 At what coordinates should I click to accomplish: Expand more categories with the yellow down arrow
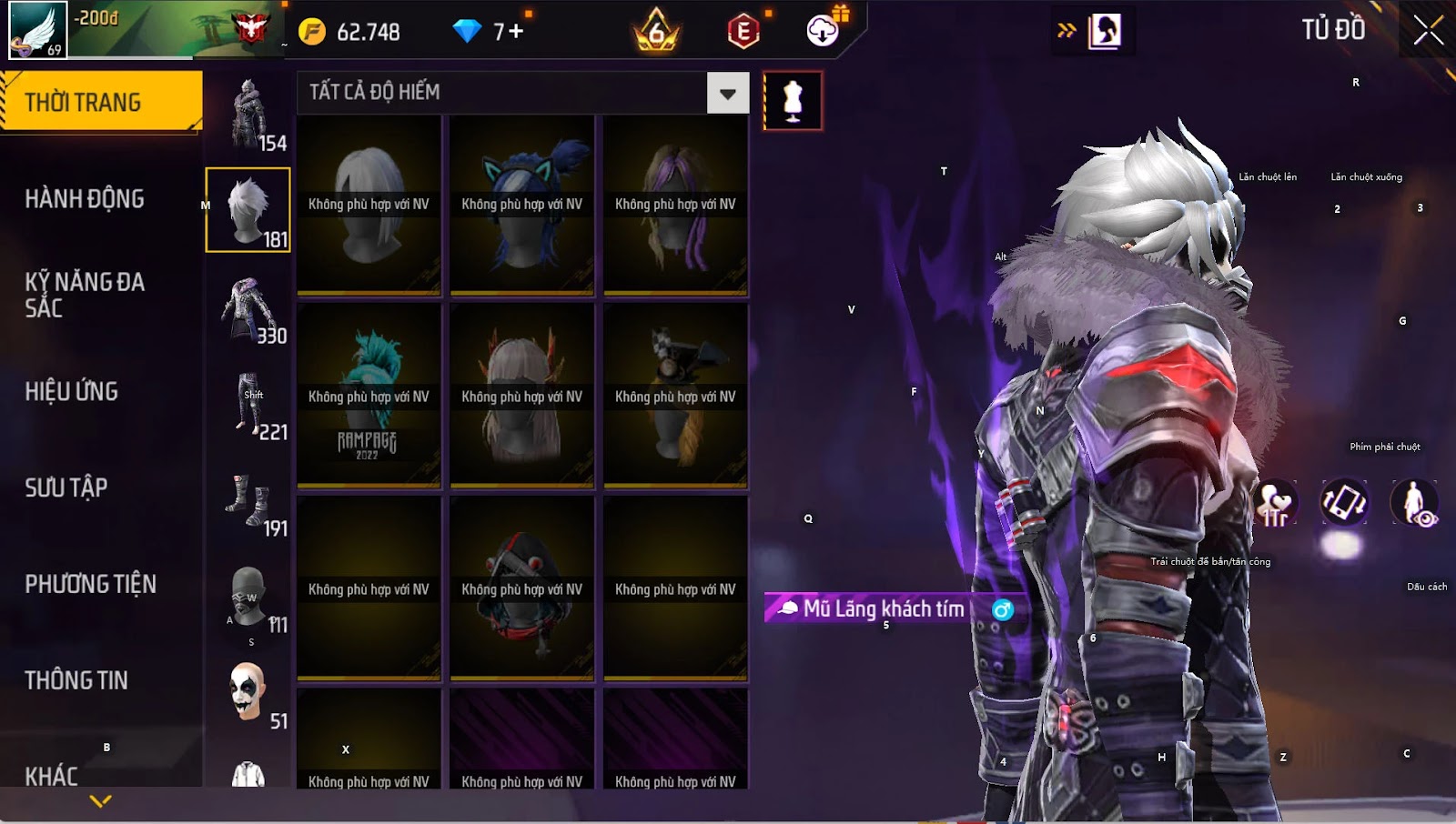pyautogui.click(x=101, y=801)
